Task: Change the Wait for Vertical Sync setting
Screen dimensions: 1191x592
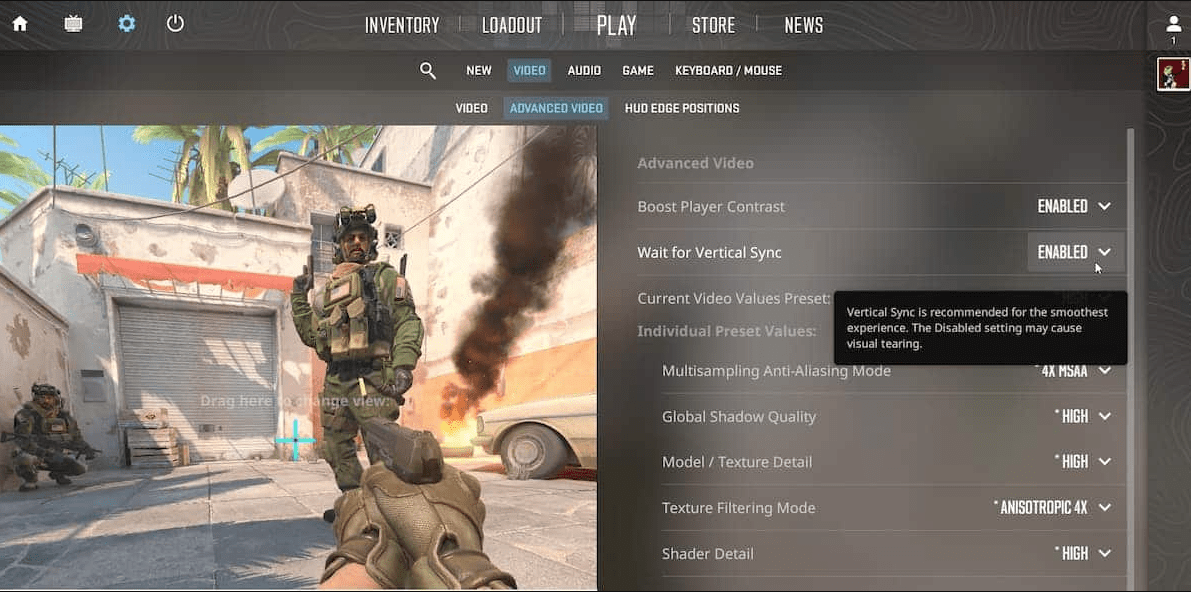Action: (1074, 253)
